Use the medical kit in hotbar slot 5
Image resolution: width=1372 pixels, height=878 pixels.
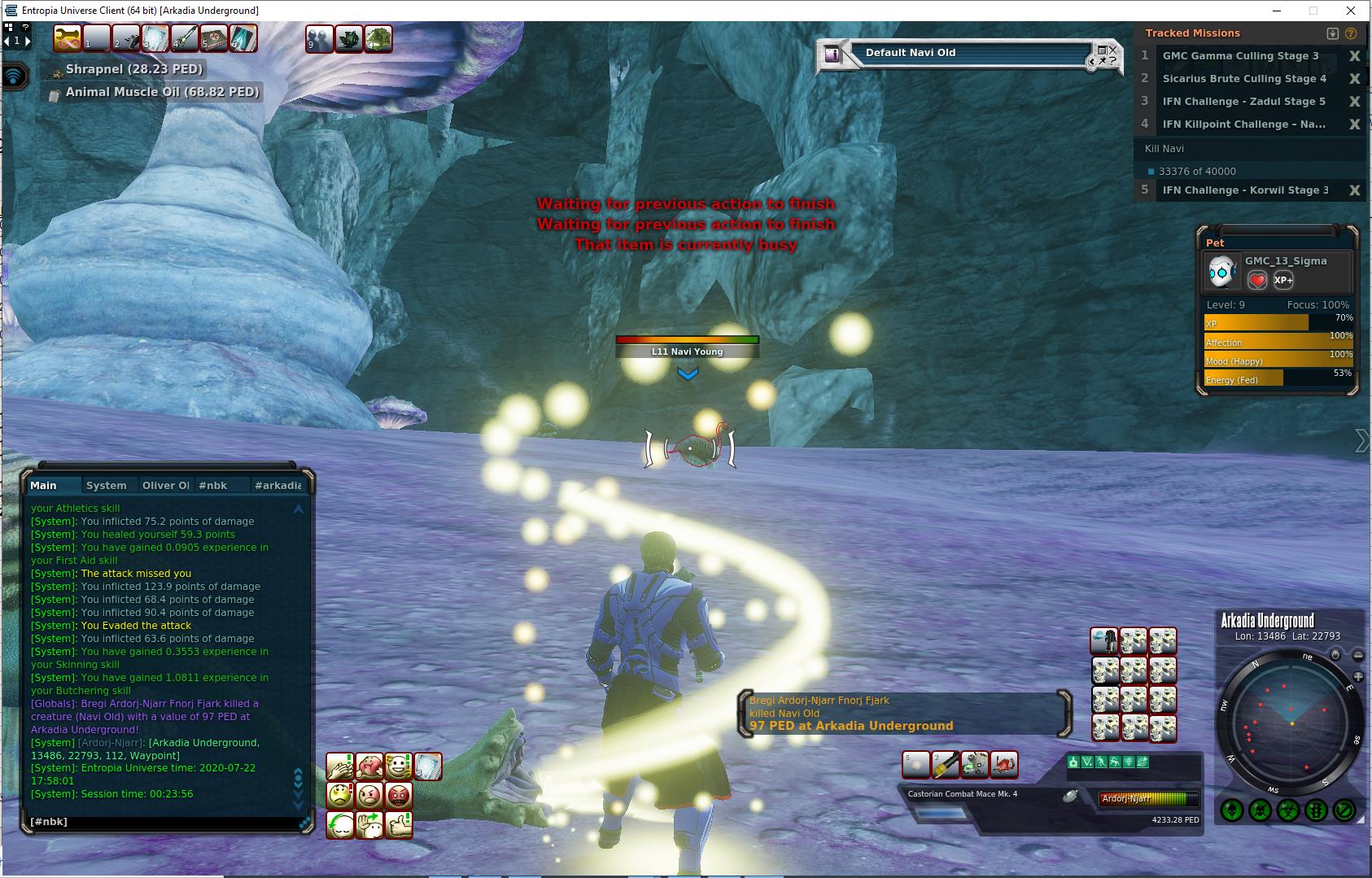(214, 38)
